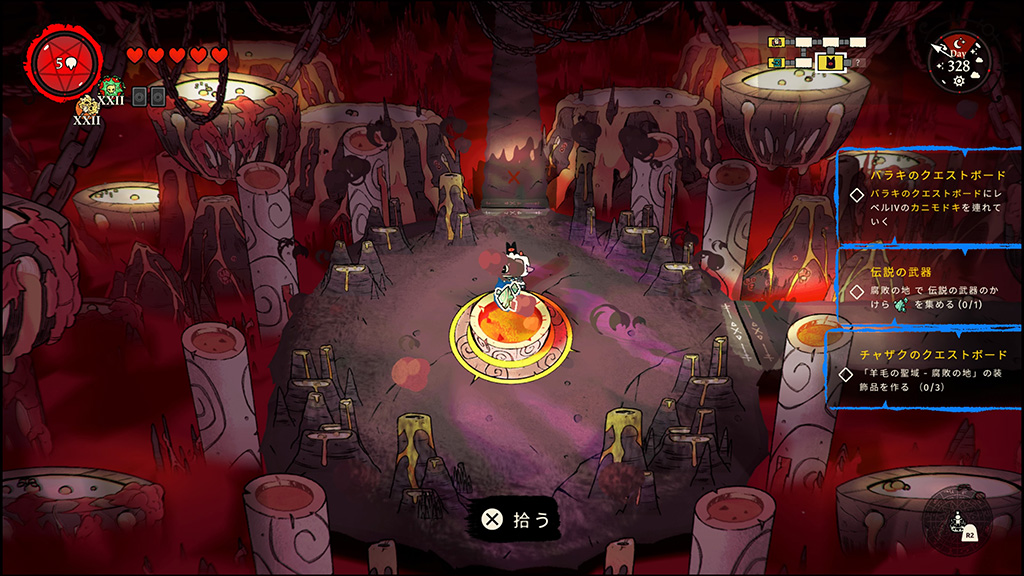The width and height of the screenshot is (1024, 576).
Task: Select the green skull curse icon
Action: coord(109,87)
